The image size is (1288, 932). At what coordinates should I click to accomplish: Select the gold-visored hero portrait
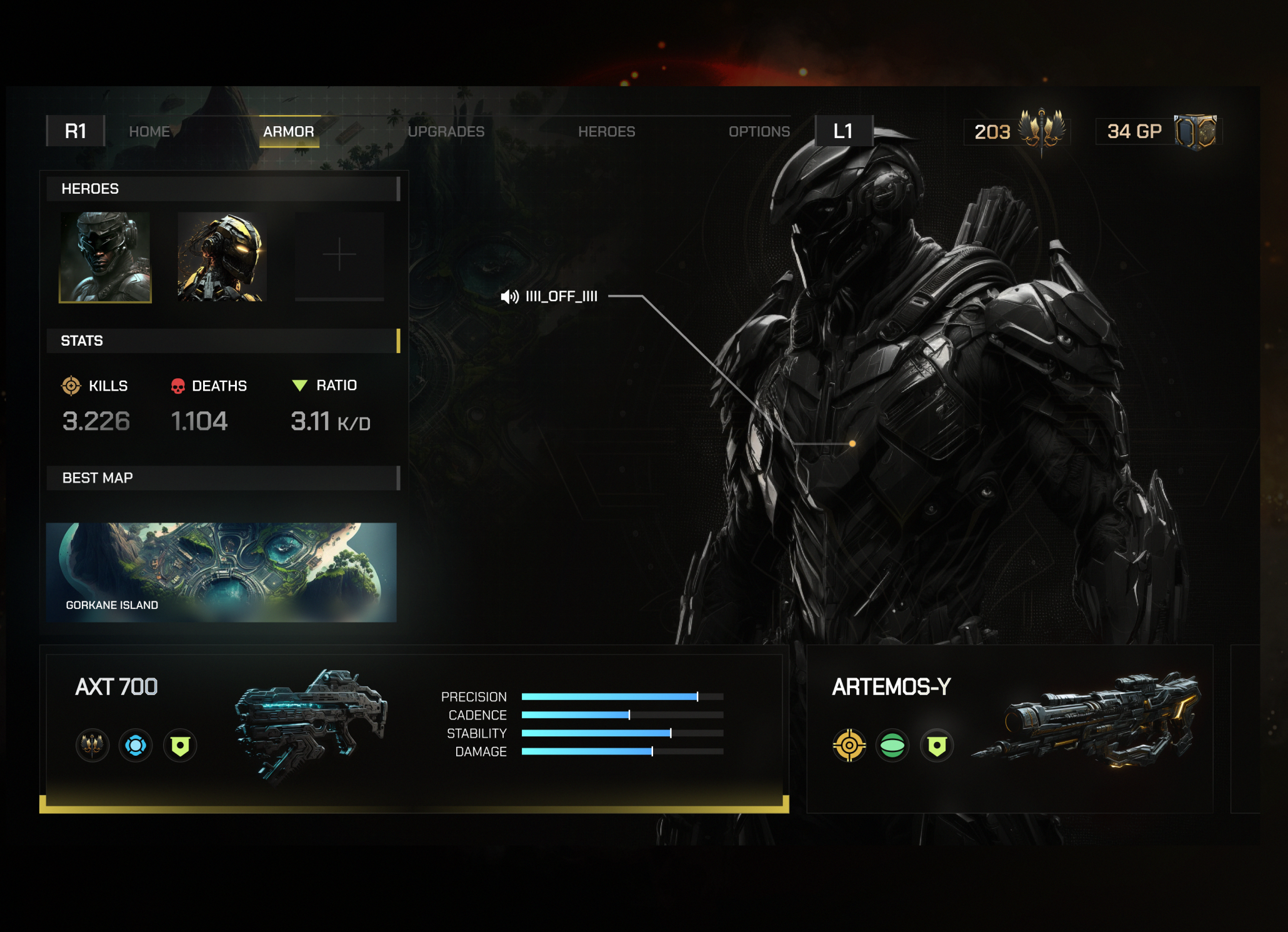click(222, 256)
